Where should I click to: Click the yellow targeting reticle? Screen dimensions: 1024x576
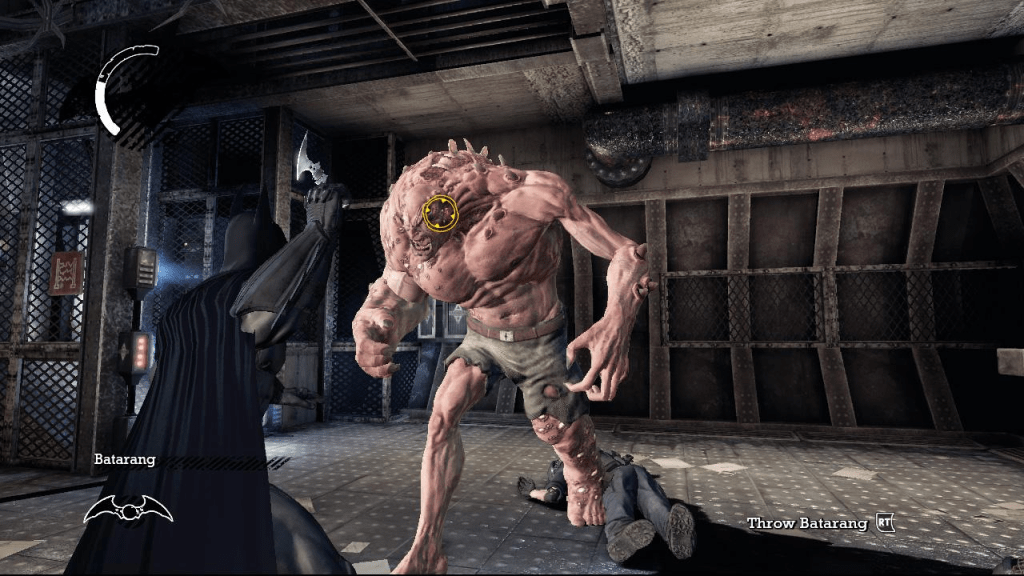[441, 212]
